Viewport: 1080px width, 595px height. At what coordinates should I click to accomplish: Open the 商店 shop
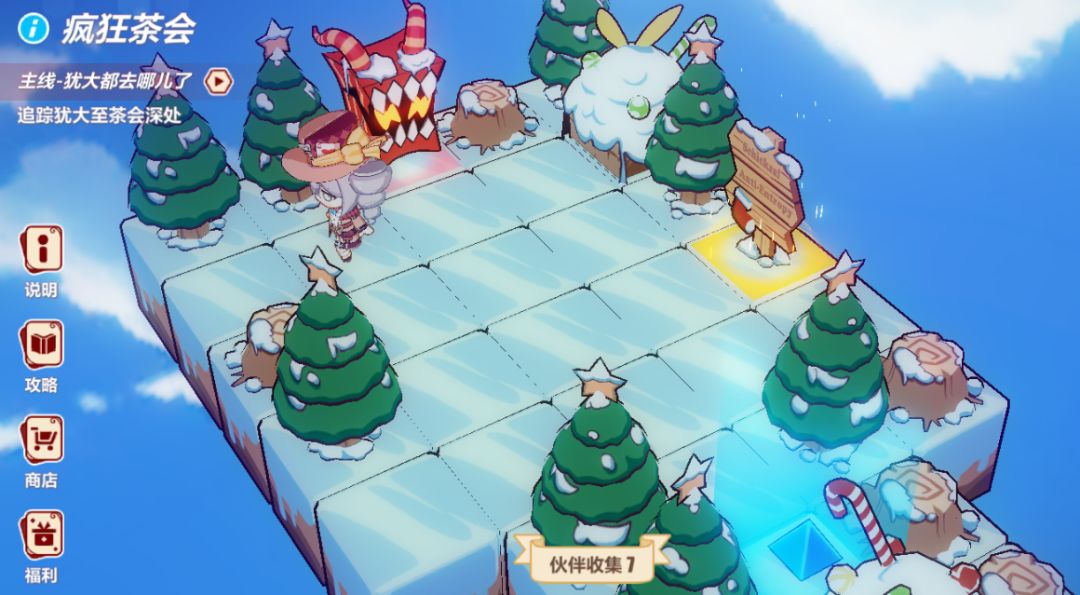42,440
